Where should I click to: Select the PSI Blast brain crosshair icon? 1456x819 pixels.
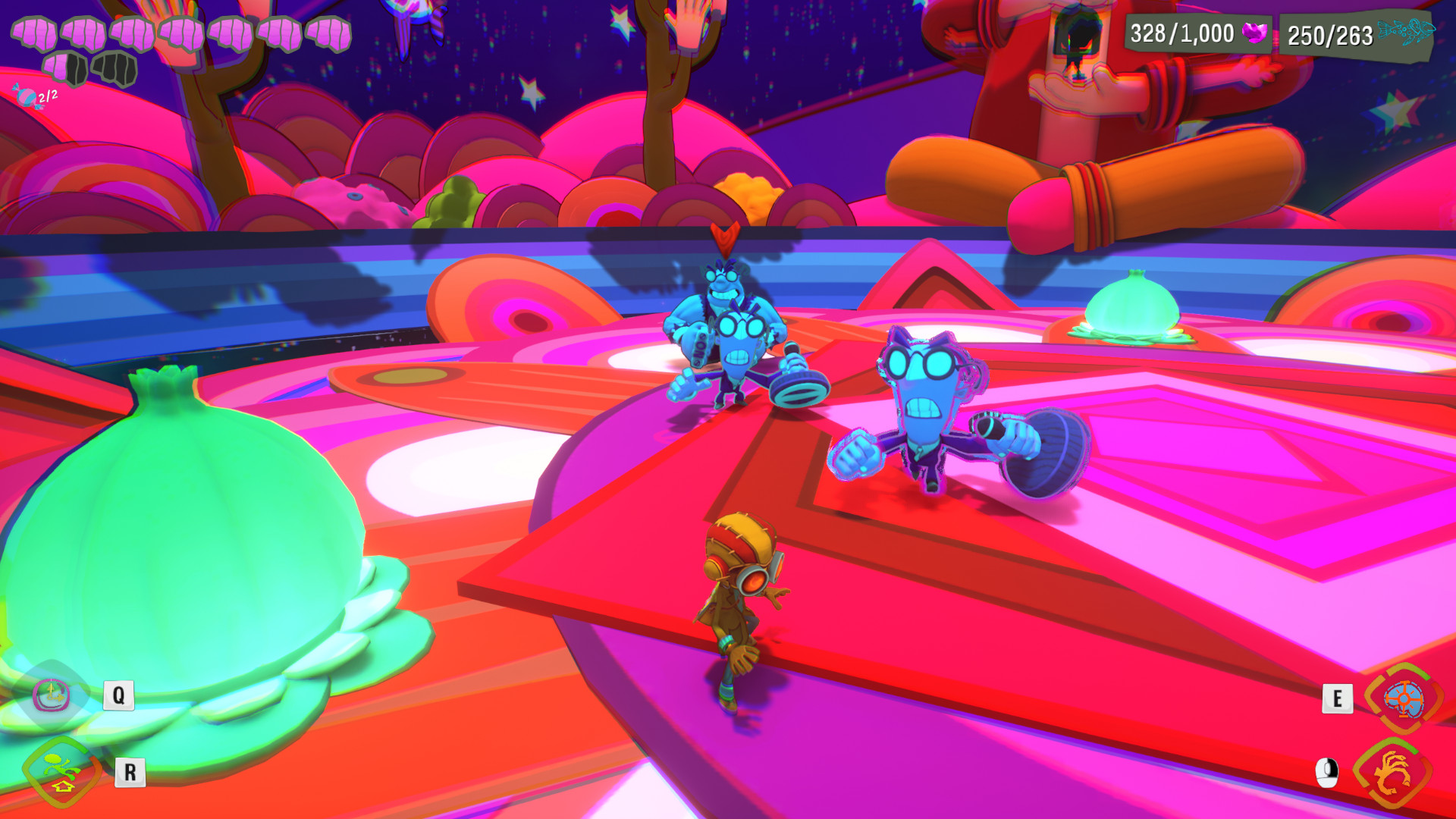[x=1403, y=698]
